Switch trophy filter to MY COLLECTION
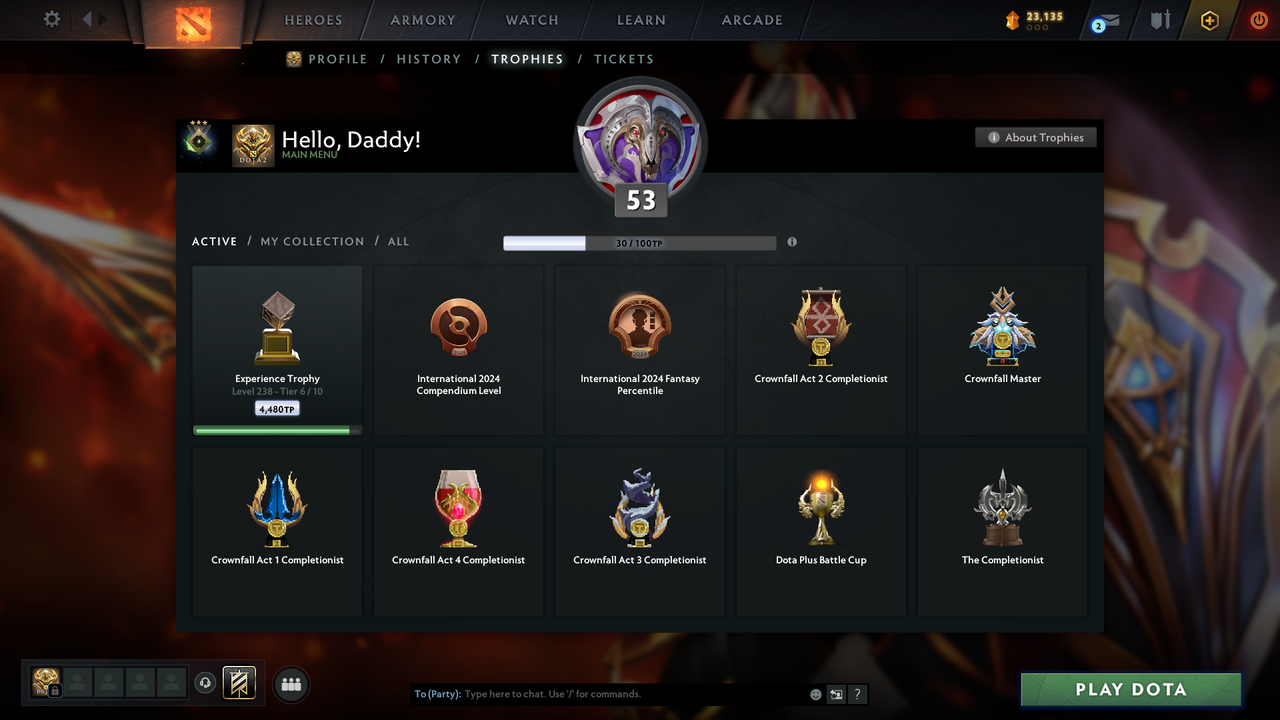This screenshot has height=720, width=1280. [312, 241]
